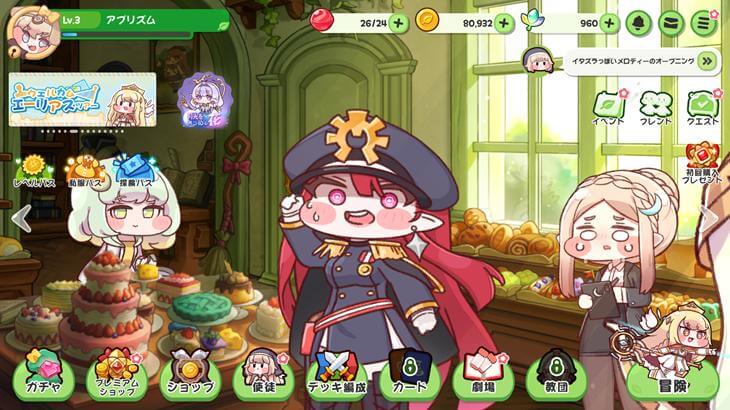Open the イベント events icon
Image resolution: width=730 pixels, height=410 pixels.
[608, 108]
